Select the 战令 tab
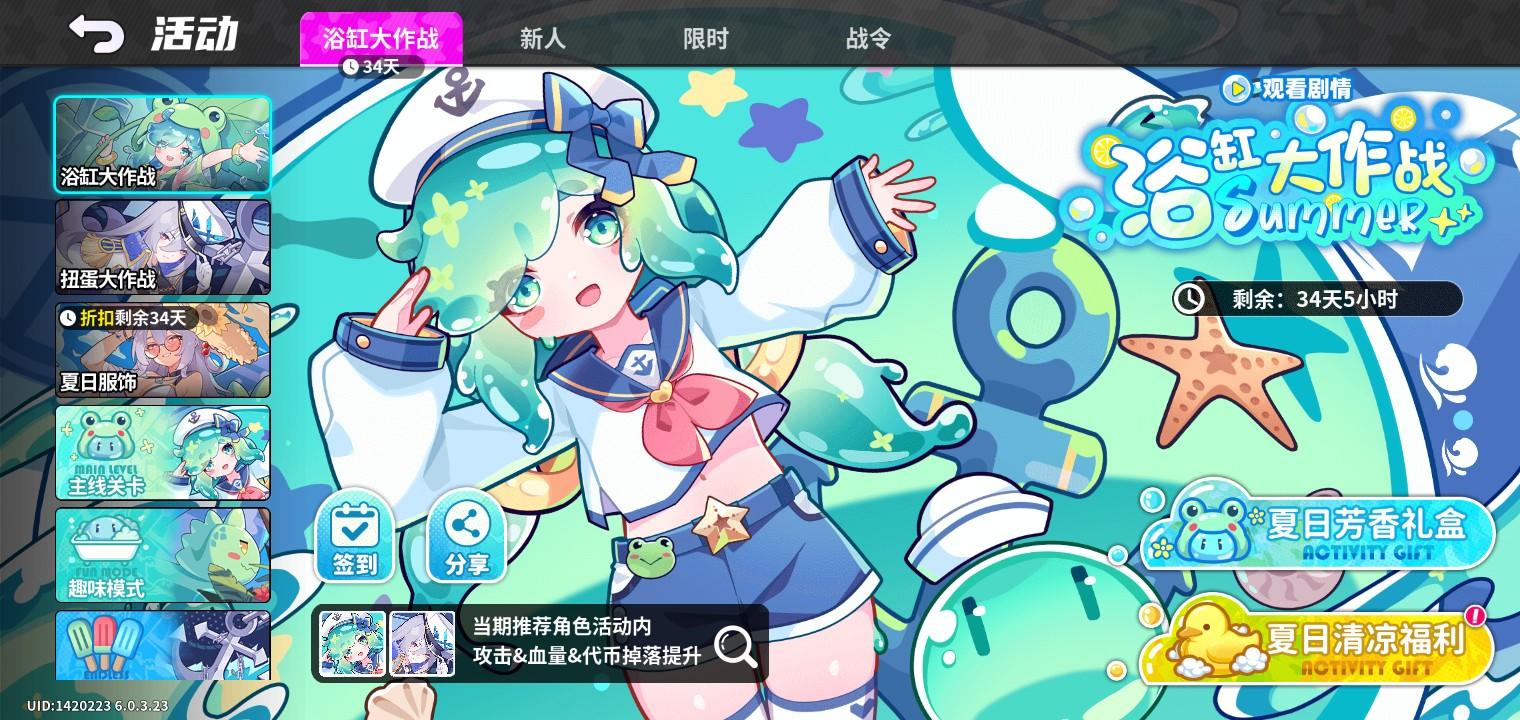Screen dimensions: 1520x720 tap(867, 38)
